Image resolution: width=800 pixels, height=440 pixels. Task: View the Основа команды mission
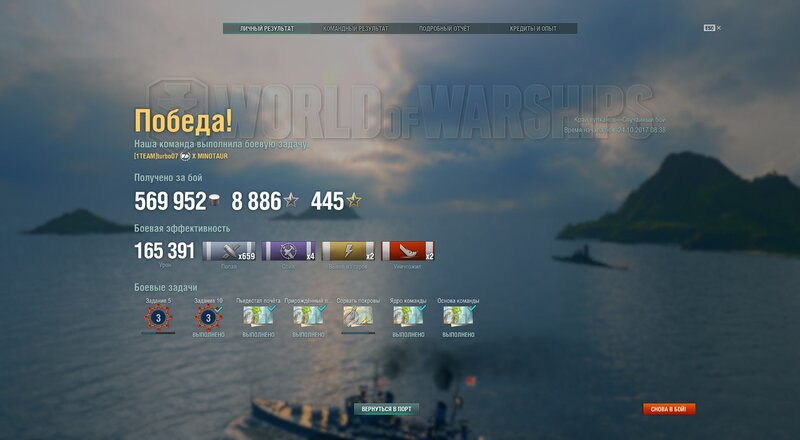click(458, 317)
